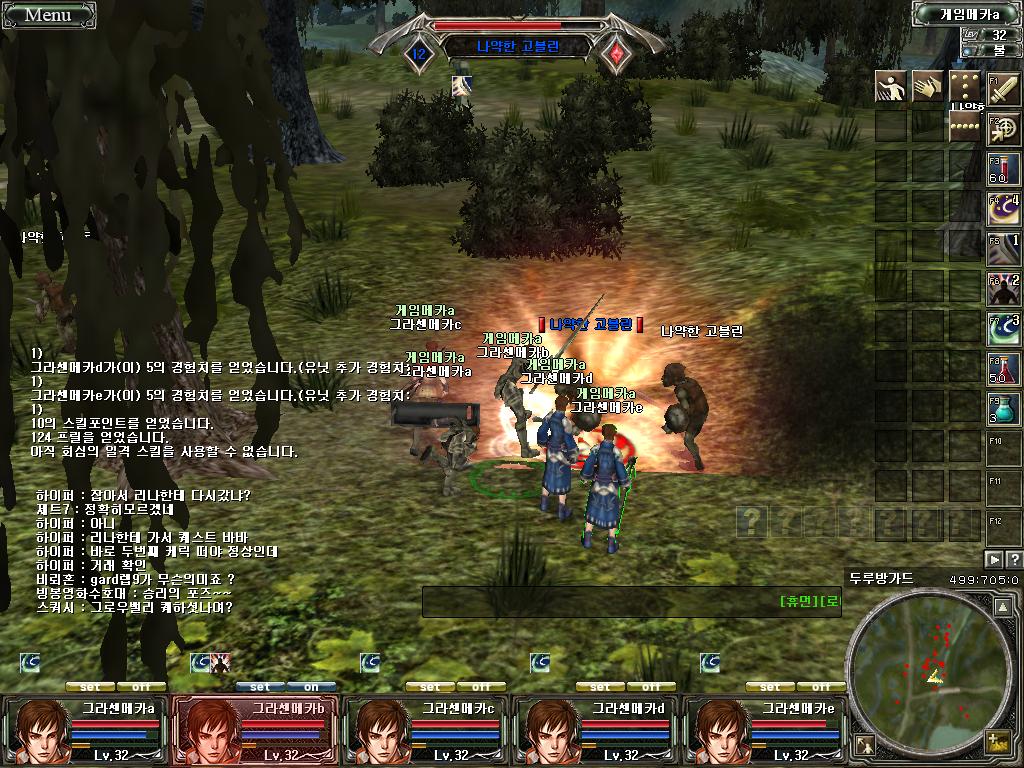
Task: Open the Menu button
Action: coord(47,14)
